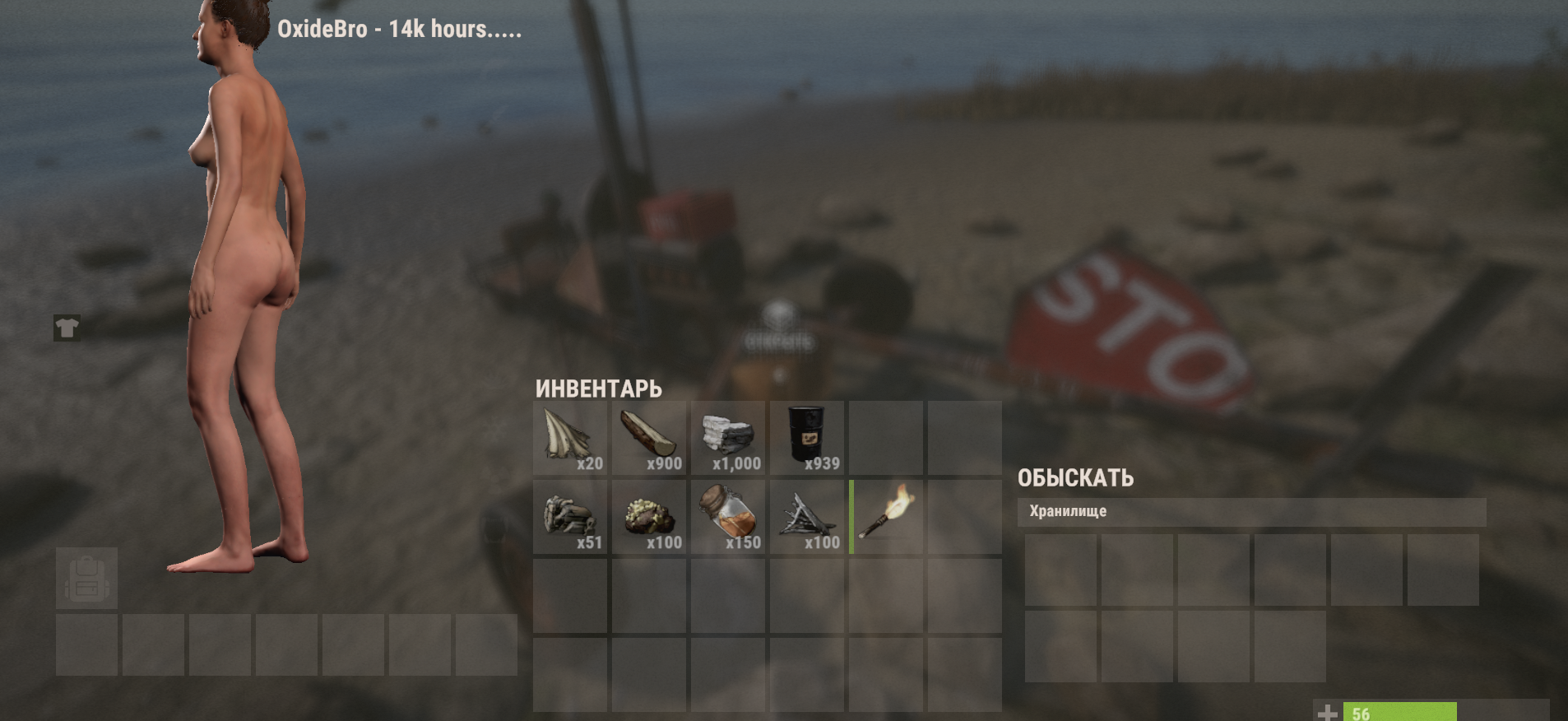
Task: Select the jar of orange powder x150
Action: (727, 517)
